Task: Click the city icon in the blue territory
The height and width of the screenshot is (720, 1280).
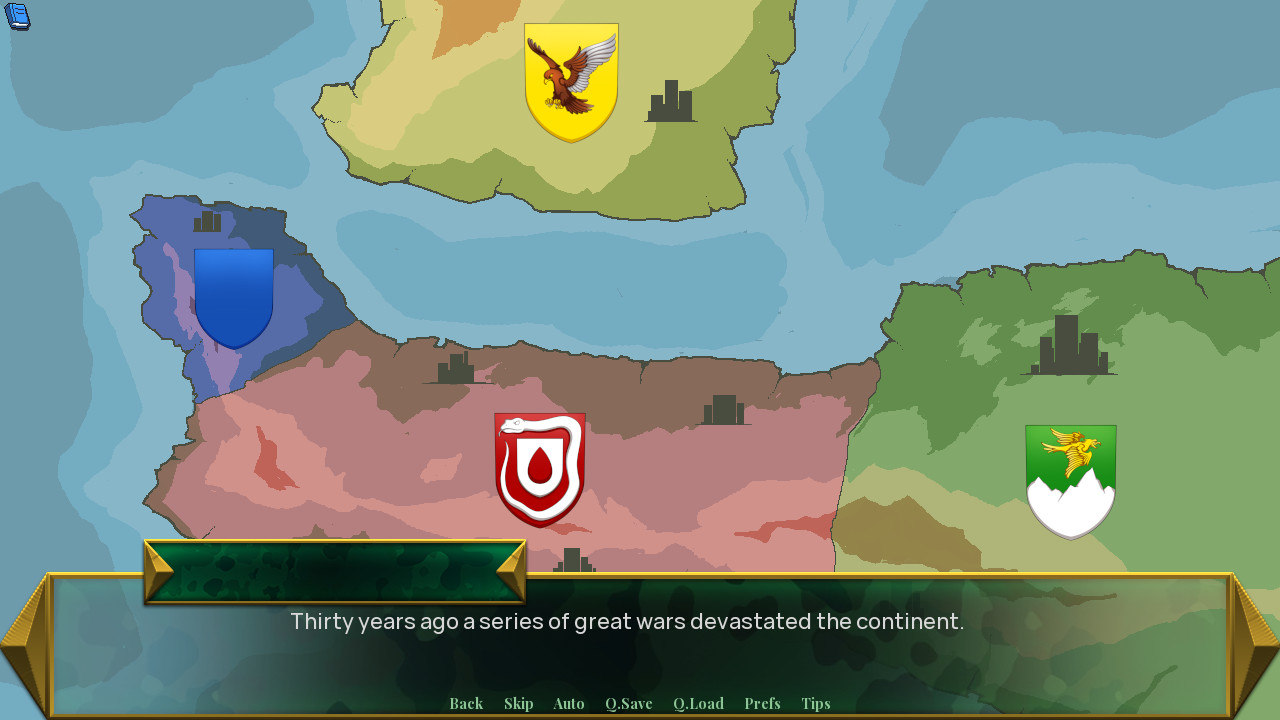Action: pos(207,221)
